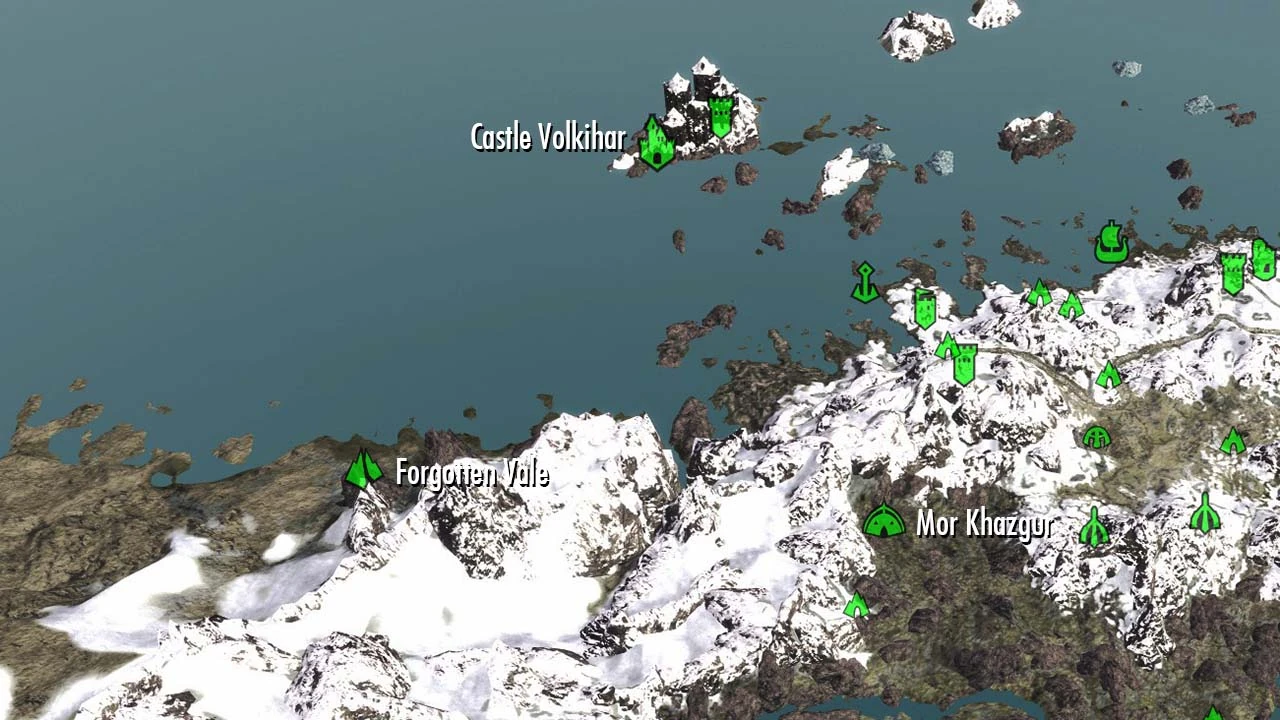Viewport: 1280px width, 720px height.
Task: Click the anchor-shaped dock marker
Action: 866,282
